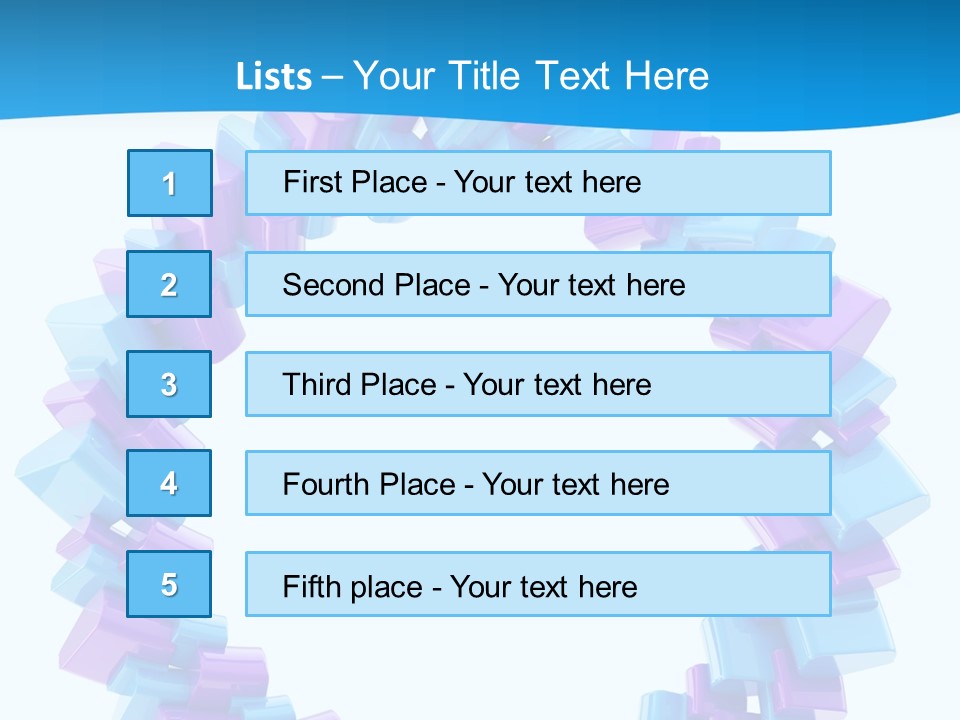Click the number 5 box
This screenshot has width=960, height=720.
(x=170, y=584)
